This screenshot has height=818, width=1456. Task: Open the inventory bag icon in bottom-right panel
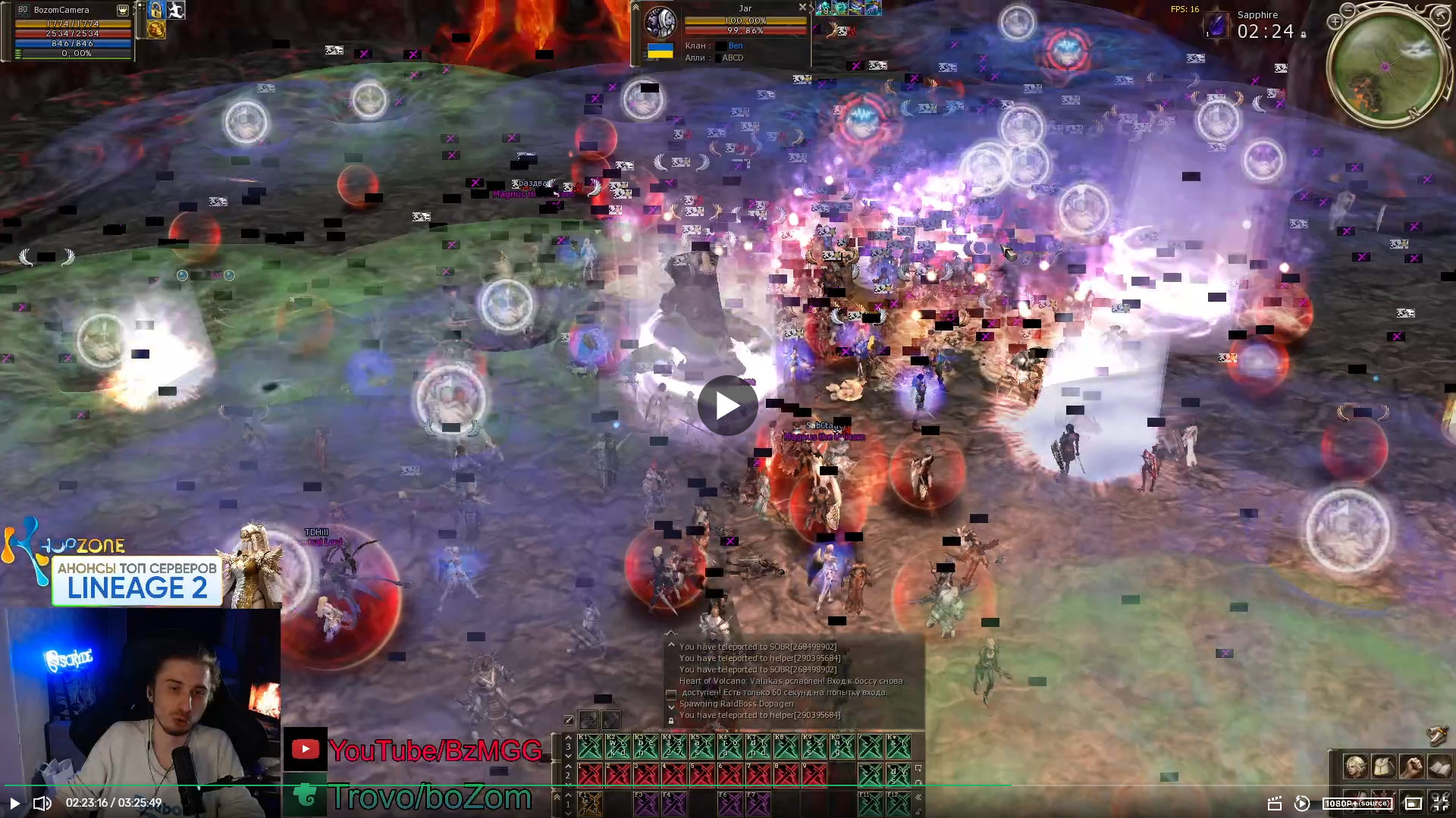click(1382, 767)
